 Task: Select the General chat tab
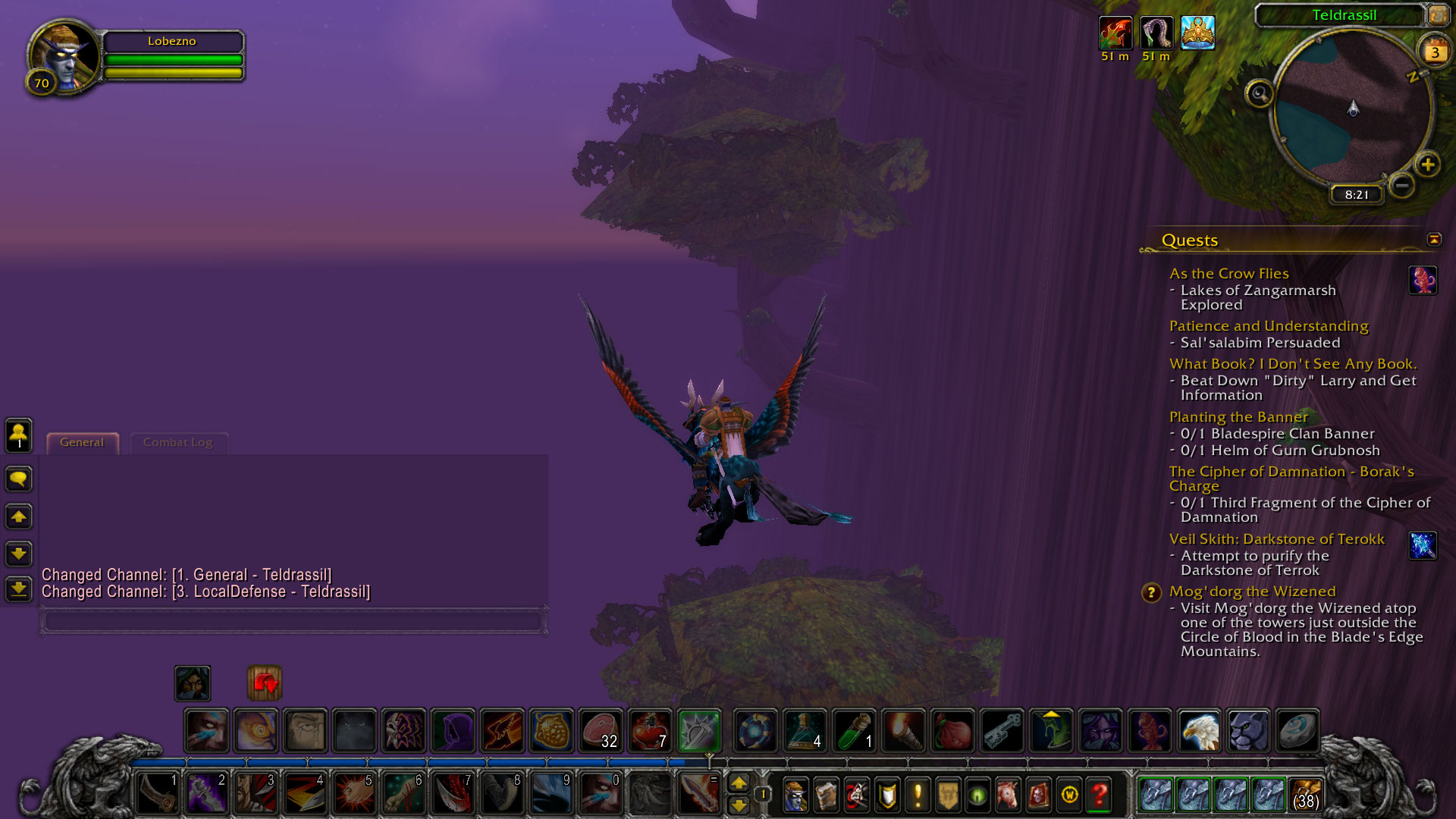coord(82,442)
